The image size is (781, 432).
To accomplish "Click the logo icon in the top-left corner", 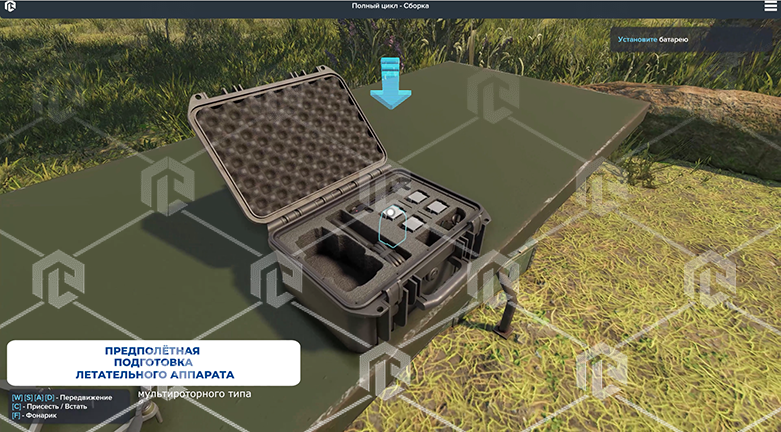I will pyautogui.click(x=10, y=7).
